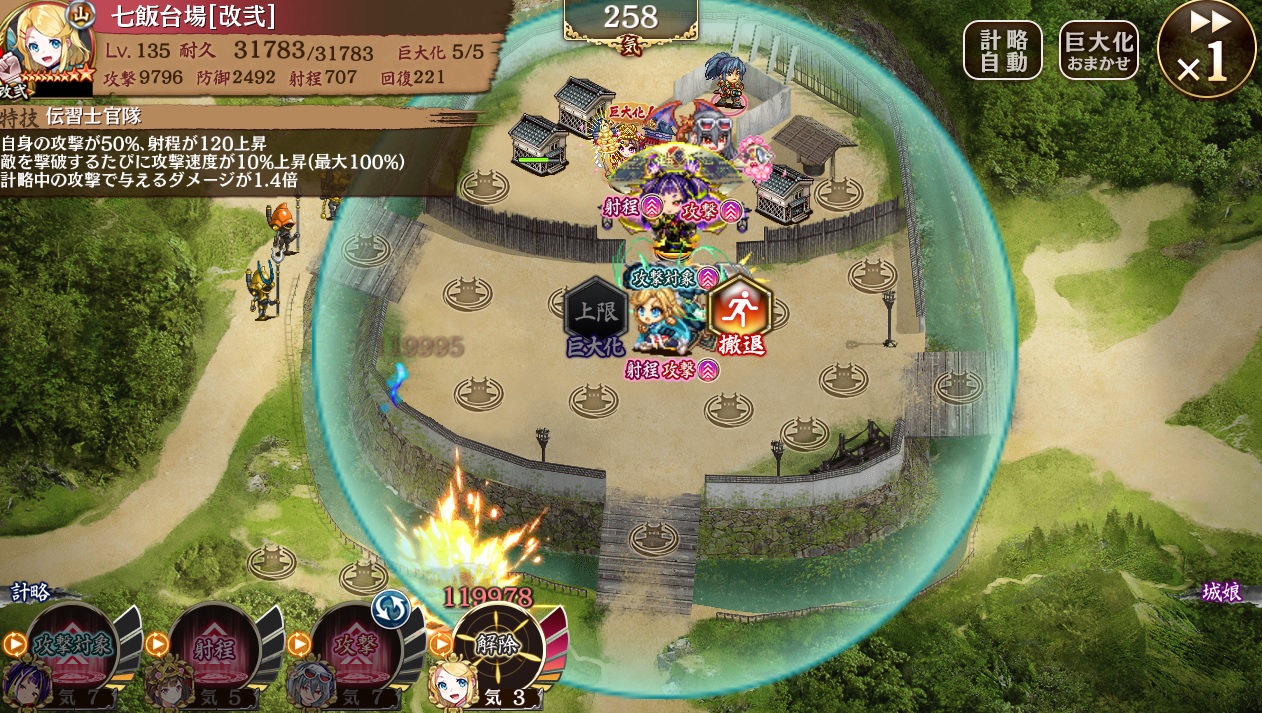Retreat the unit with the 撤退 button

click(740, 314)
